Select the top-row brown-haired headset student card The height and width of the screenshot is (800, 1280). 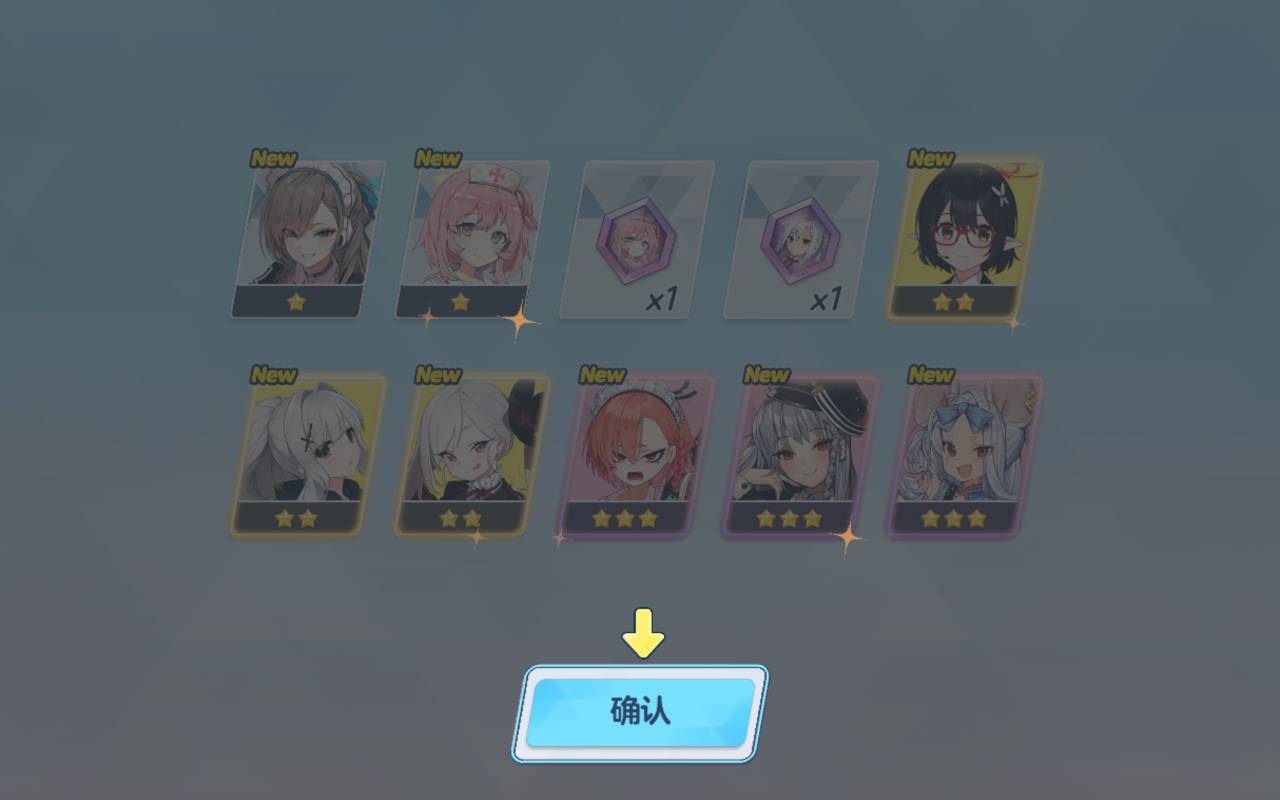(295, 237)
